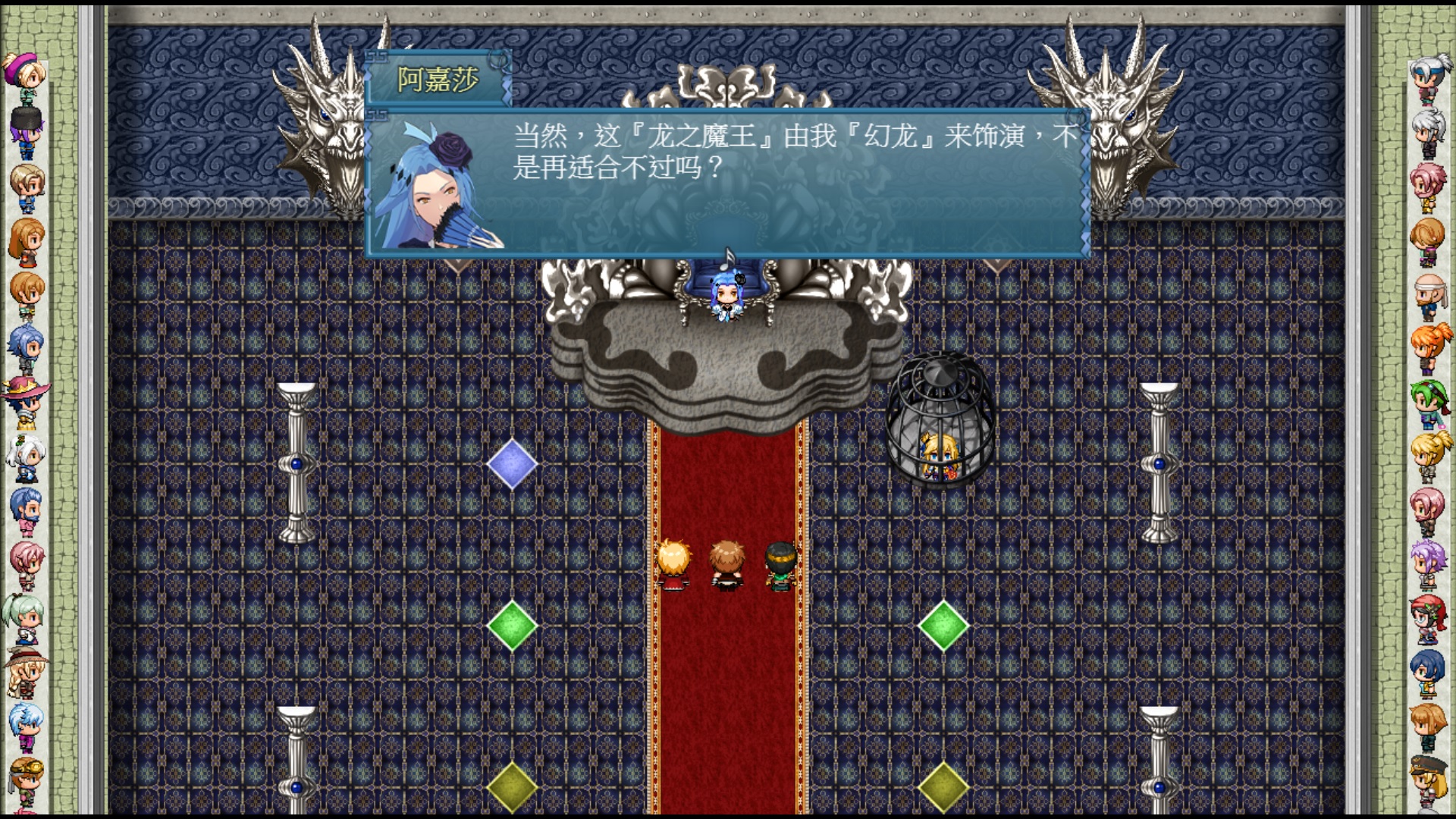
Task: Select the caged blonde prisoner character
Action: (x=937, y=455)
